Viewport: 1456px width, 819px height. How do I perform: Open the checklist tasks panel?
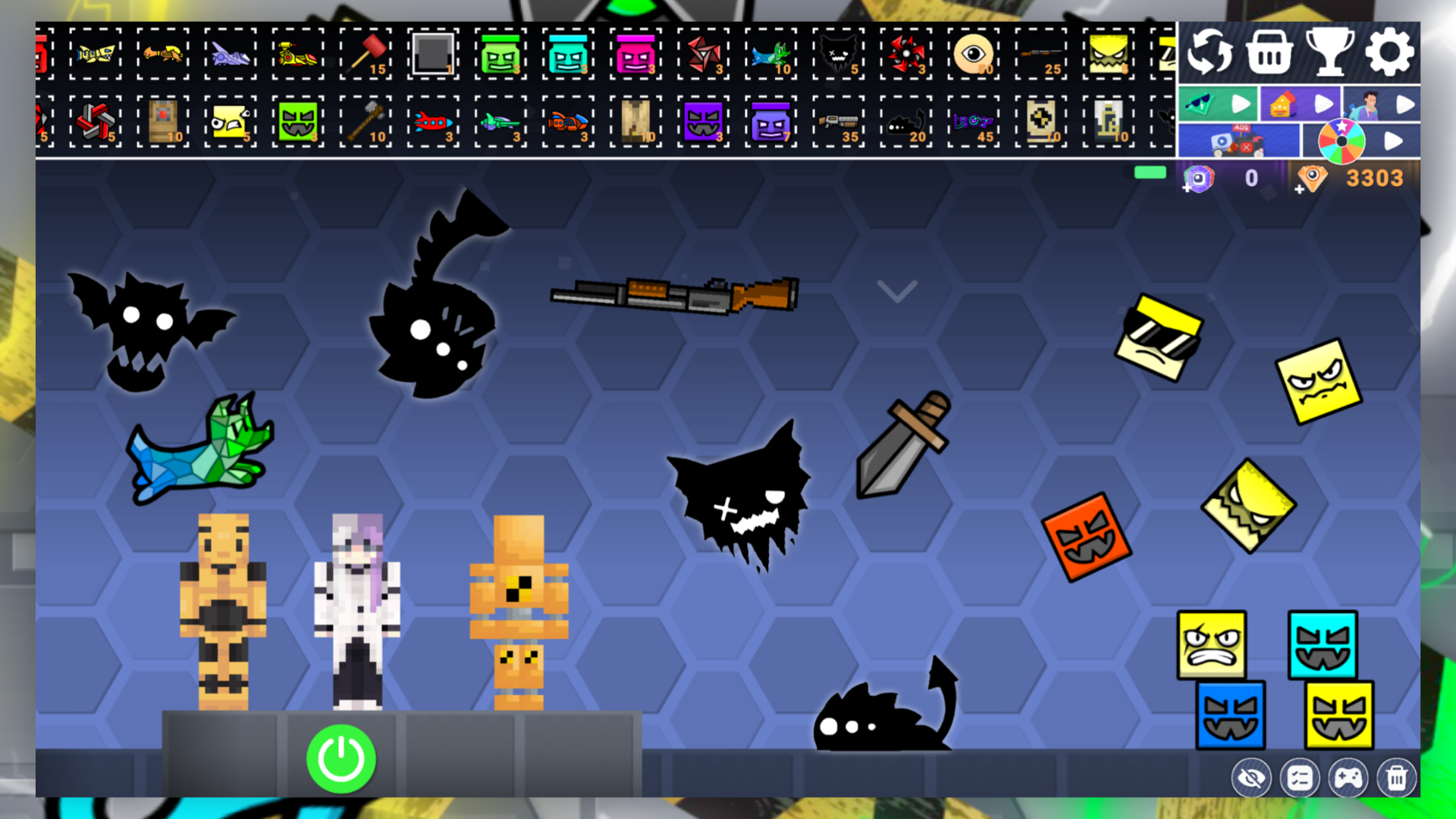tap(1300, 777)
